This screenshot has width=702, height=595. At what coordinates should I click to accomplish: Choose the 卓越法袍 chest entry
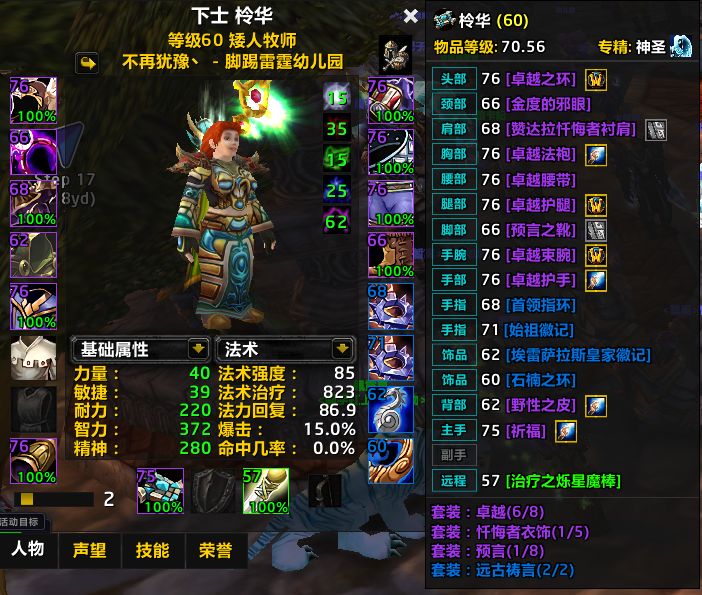point(541,154)
